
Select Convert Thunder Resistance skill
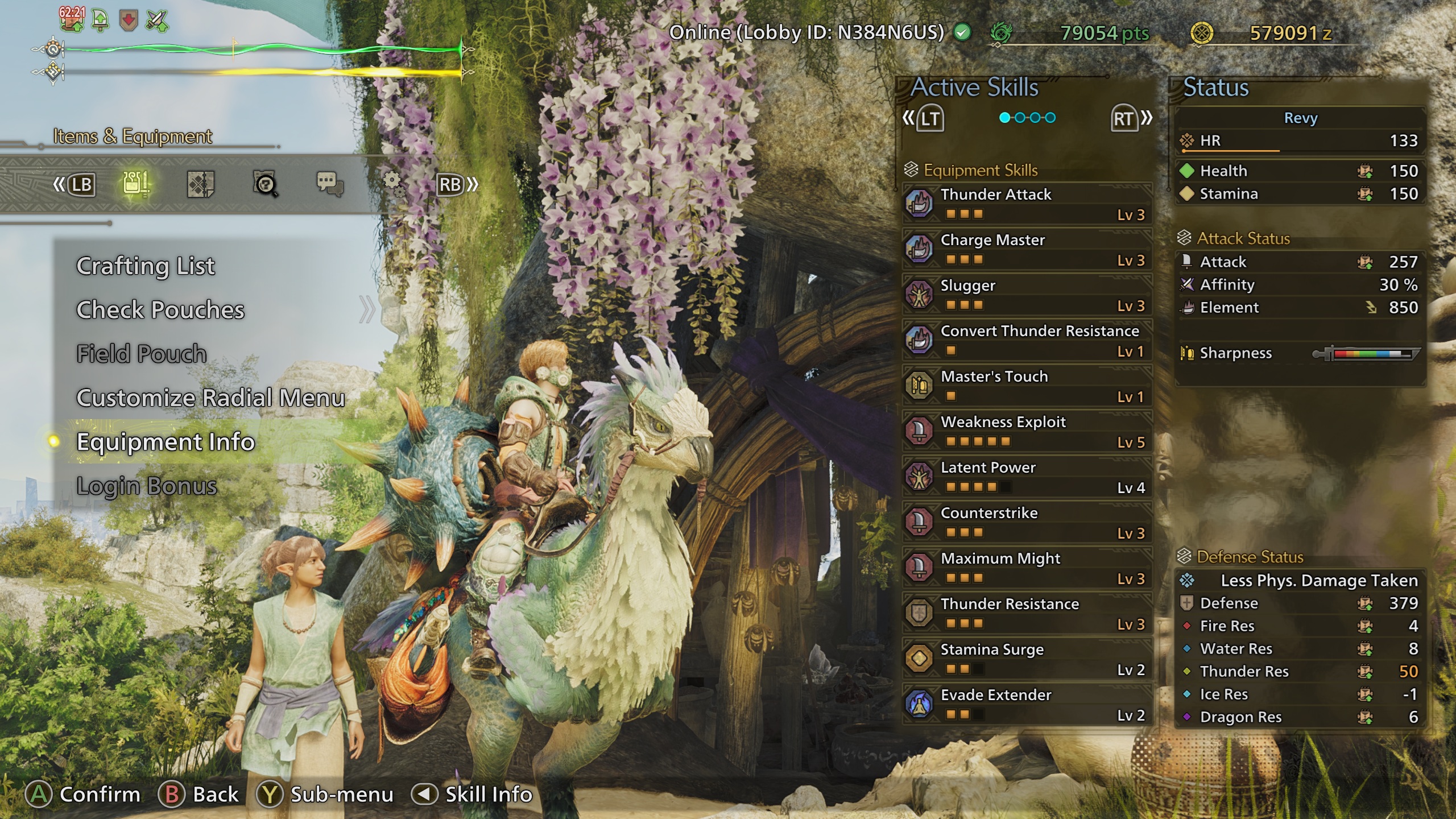(1027, 340)
